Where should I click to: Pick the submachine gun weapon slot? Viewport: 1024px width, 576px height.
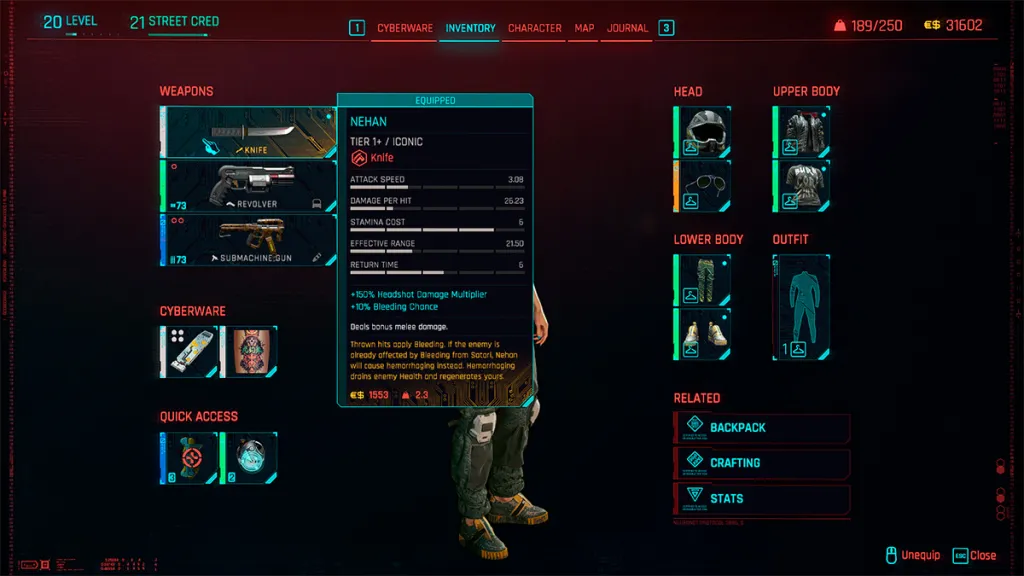point(248,240)
